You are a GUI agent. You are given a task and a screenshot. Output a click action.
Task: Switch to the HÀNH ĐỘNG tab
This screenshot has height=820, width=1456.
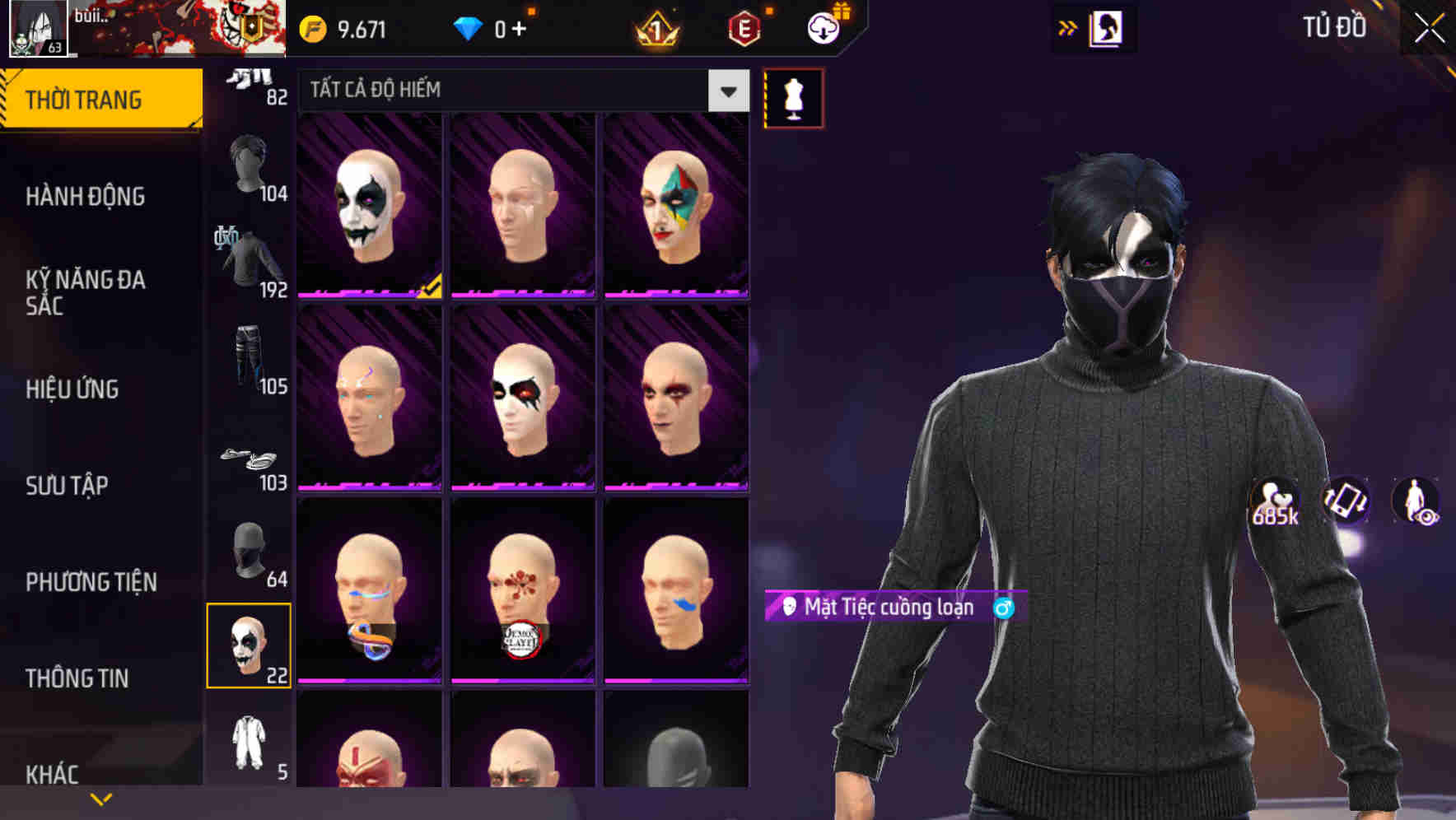[84, 196]
